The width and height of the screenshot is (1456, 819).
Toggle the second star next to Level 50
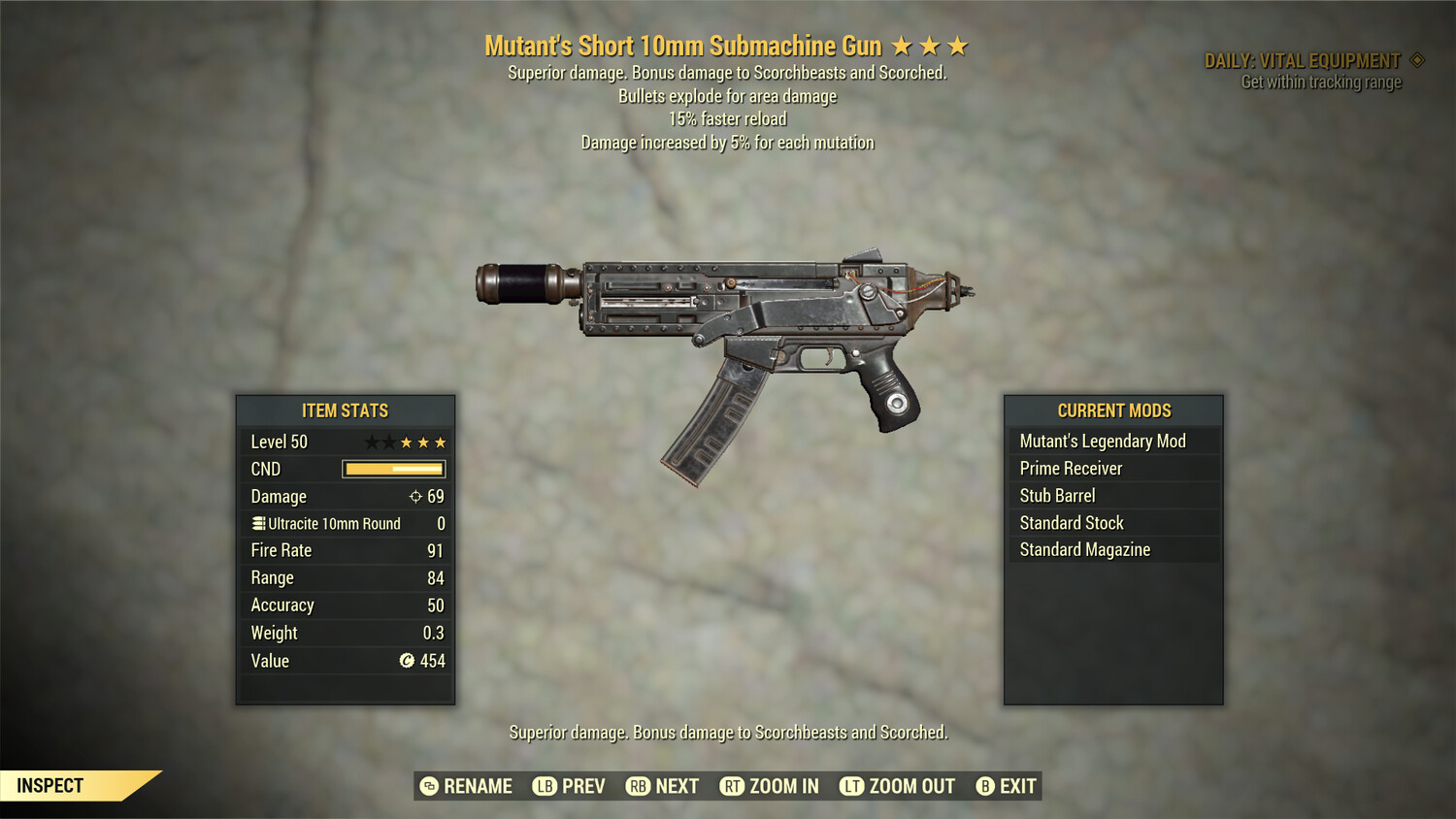click(389, 442)
